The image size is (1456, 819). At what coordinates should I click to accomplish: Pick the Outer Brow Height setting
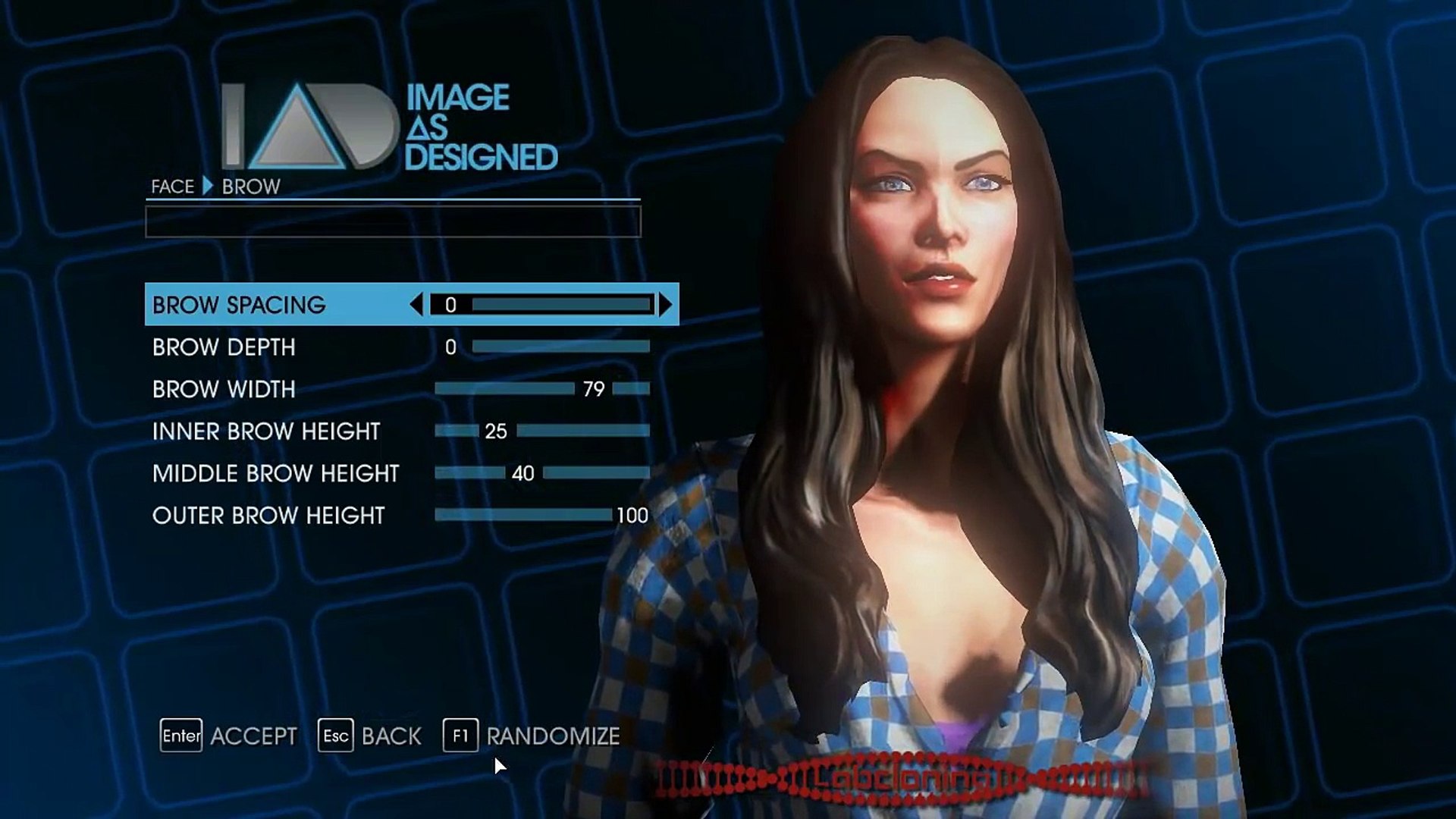(268, 516)
